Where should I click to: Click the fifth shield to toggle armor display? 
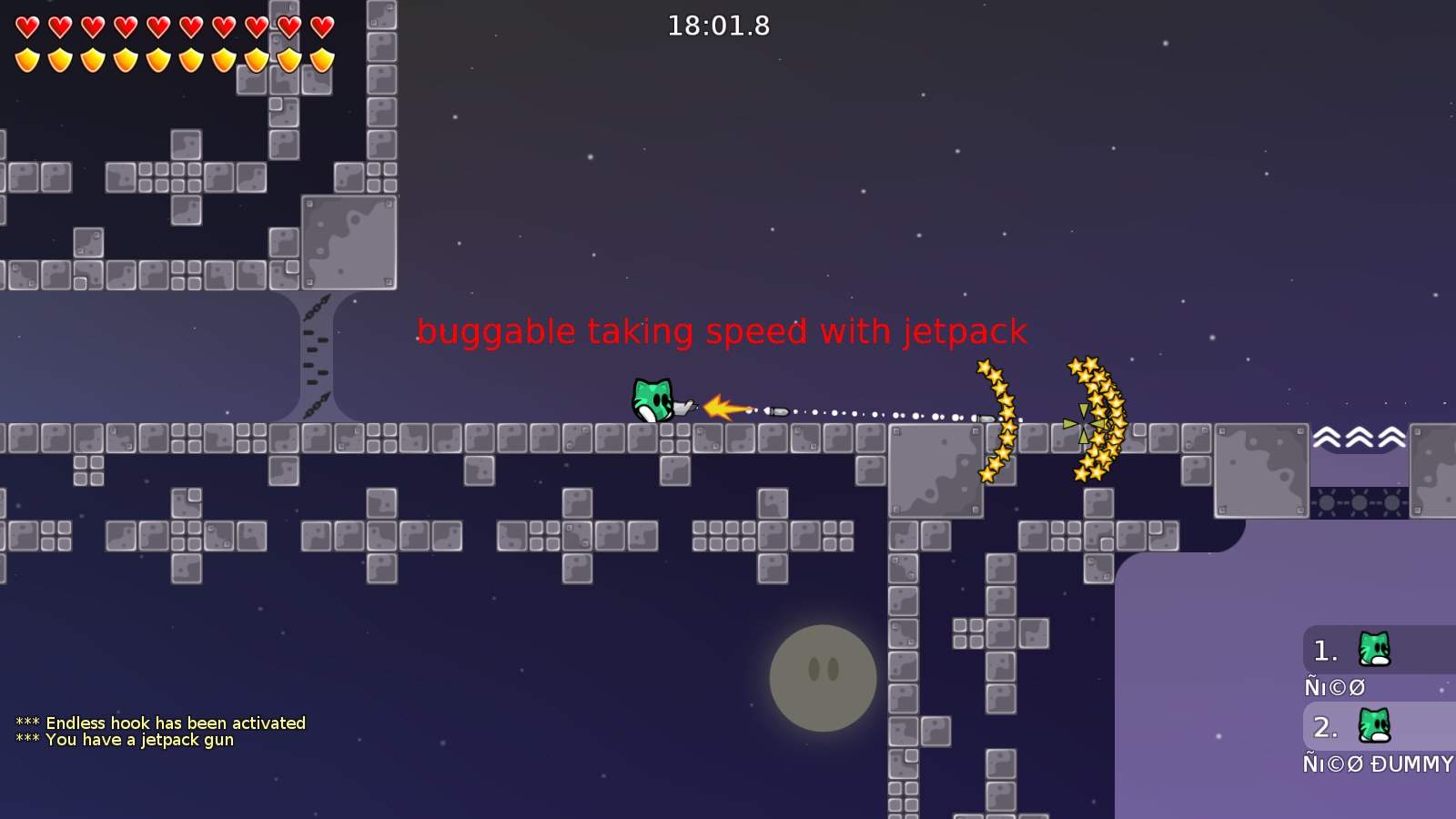coord(157,60)
